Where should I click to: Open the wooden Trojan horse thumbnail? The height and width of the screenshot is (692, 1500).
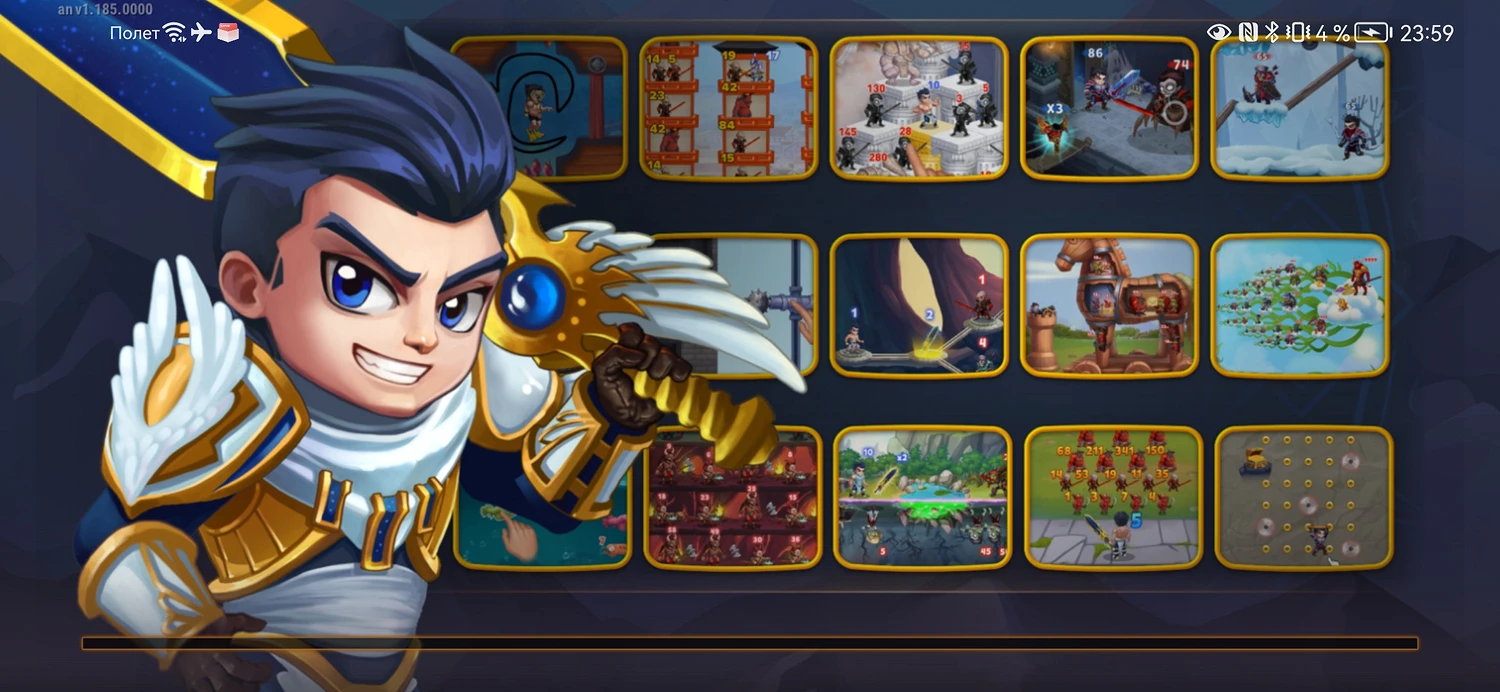pos(1108,305)
